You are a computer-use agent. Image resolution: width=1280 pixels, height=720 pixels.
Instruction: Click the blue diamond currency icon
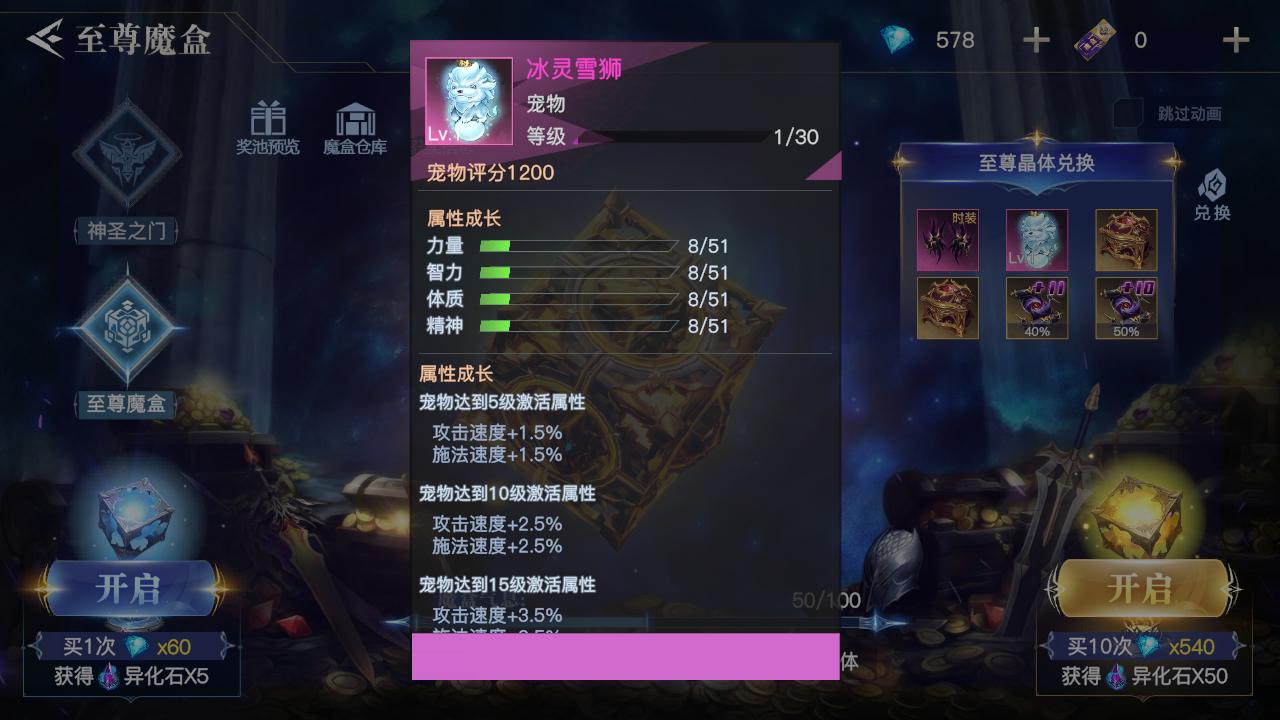pyautogui.click(x=897, y=39)
